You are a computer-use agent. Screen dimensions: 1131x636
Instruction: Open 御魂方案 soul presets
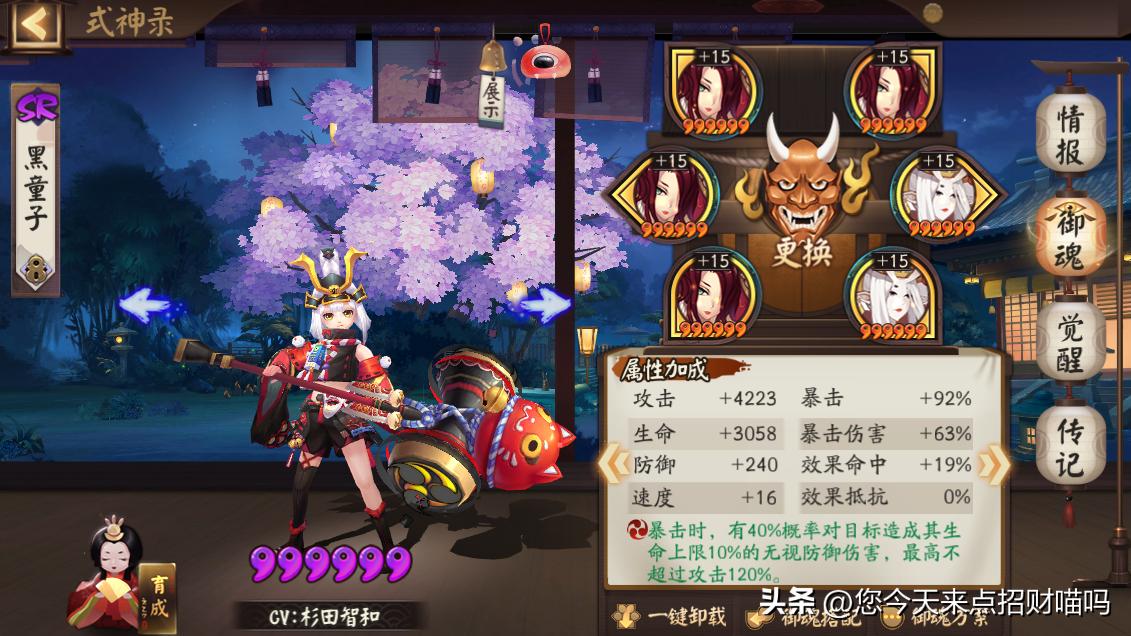pos(930,616)
